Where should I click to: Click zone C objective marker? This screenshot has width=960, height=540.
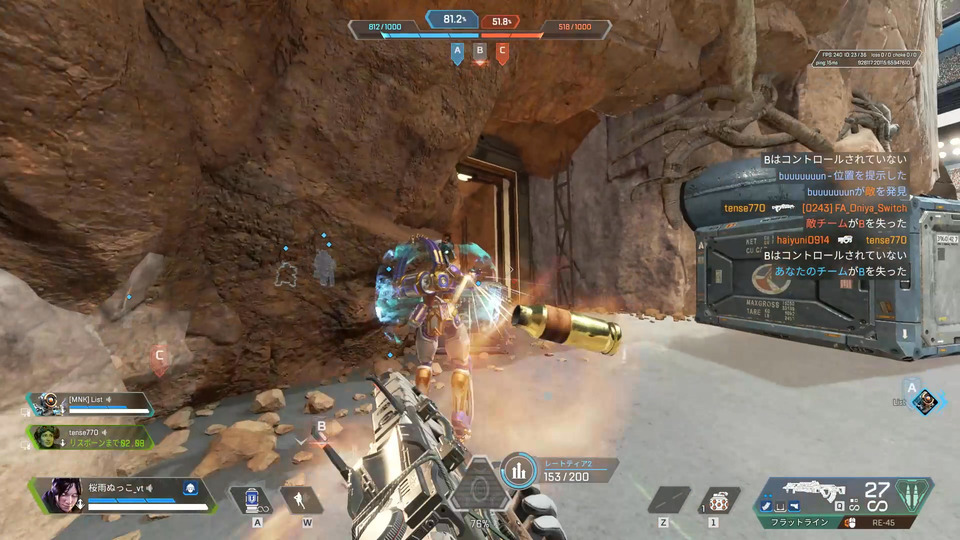[502, 52]
